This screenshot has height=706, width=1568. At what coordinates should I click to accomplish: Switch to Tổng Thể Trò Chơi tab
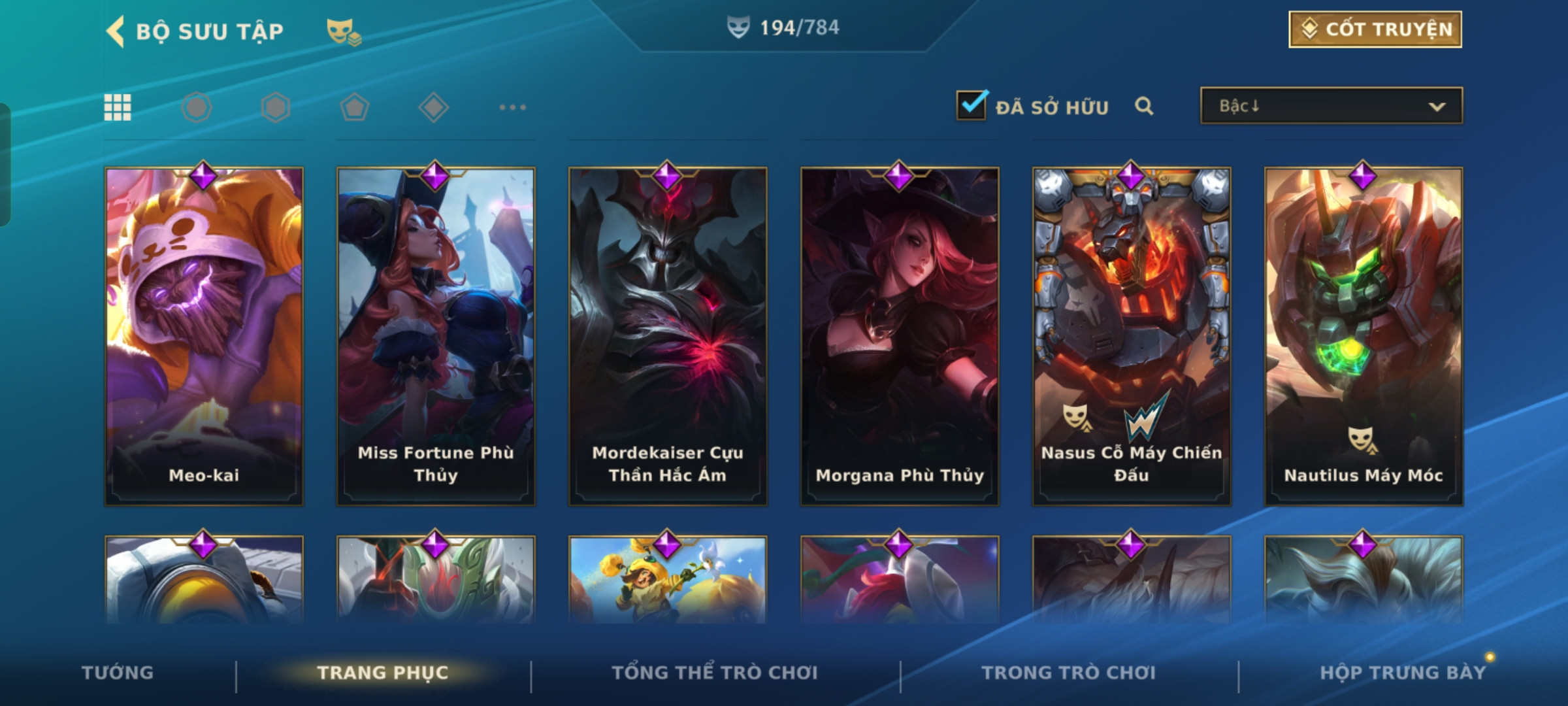coord(715,673)
